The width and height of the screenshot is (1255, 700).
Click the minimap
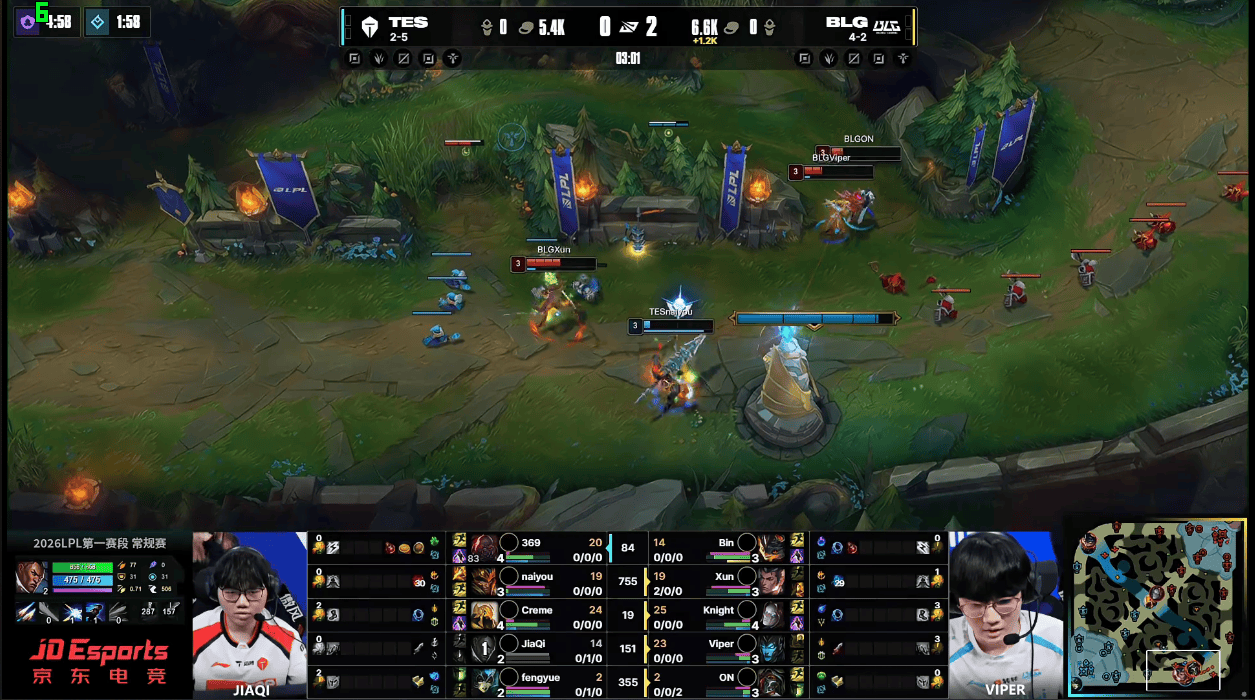tap(1156, 607)
